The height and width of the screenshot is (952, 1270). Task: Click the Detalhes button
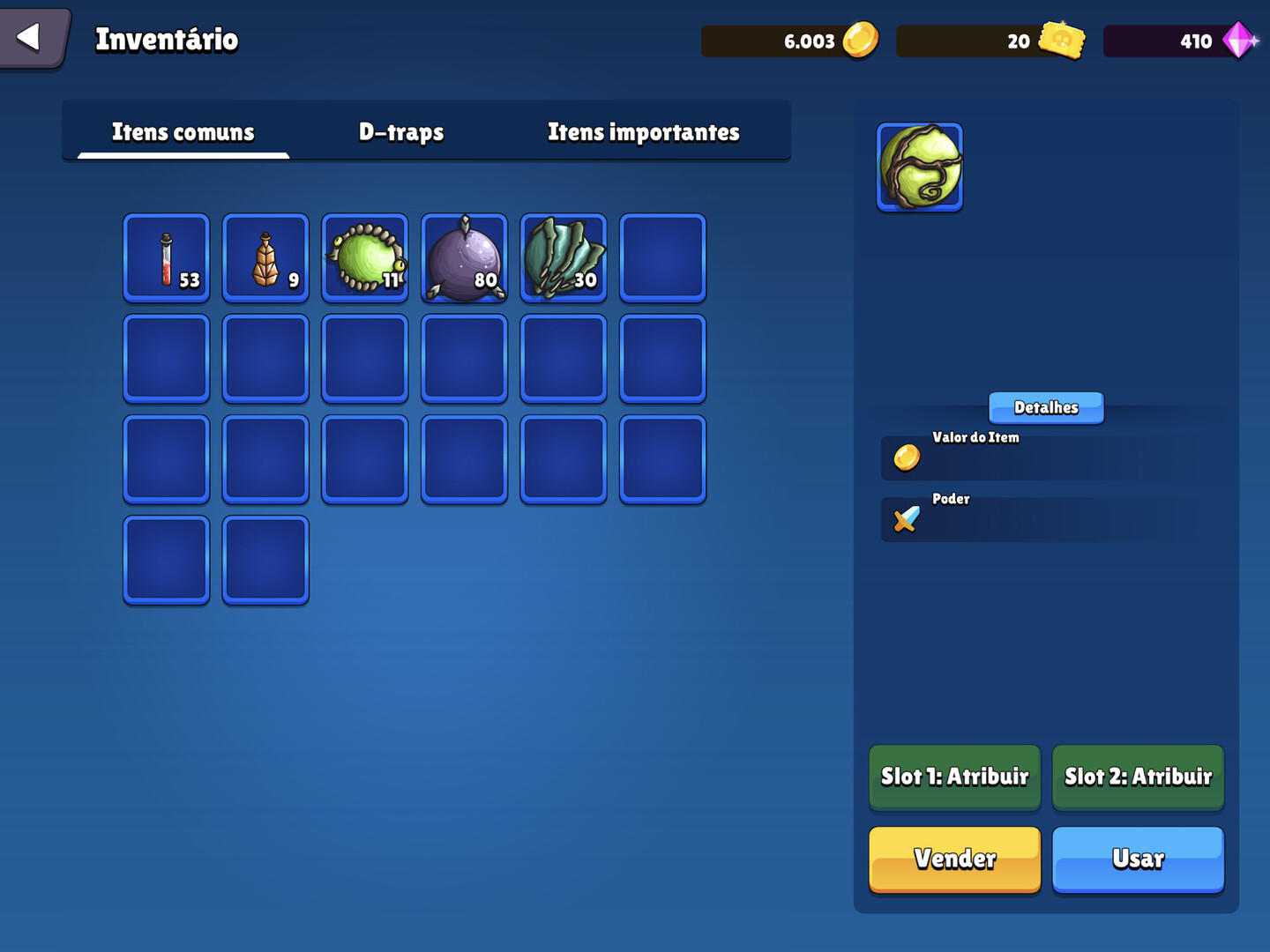pyautogui.click(x=1046, y=407)
